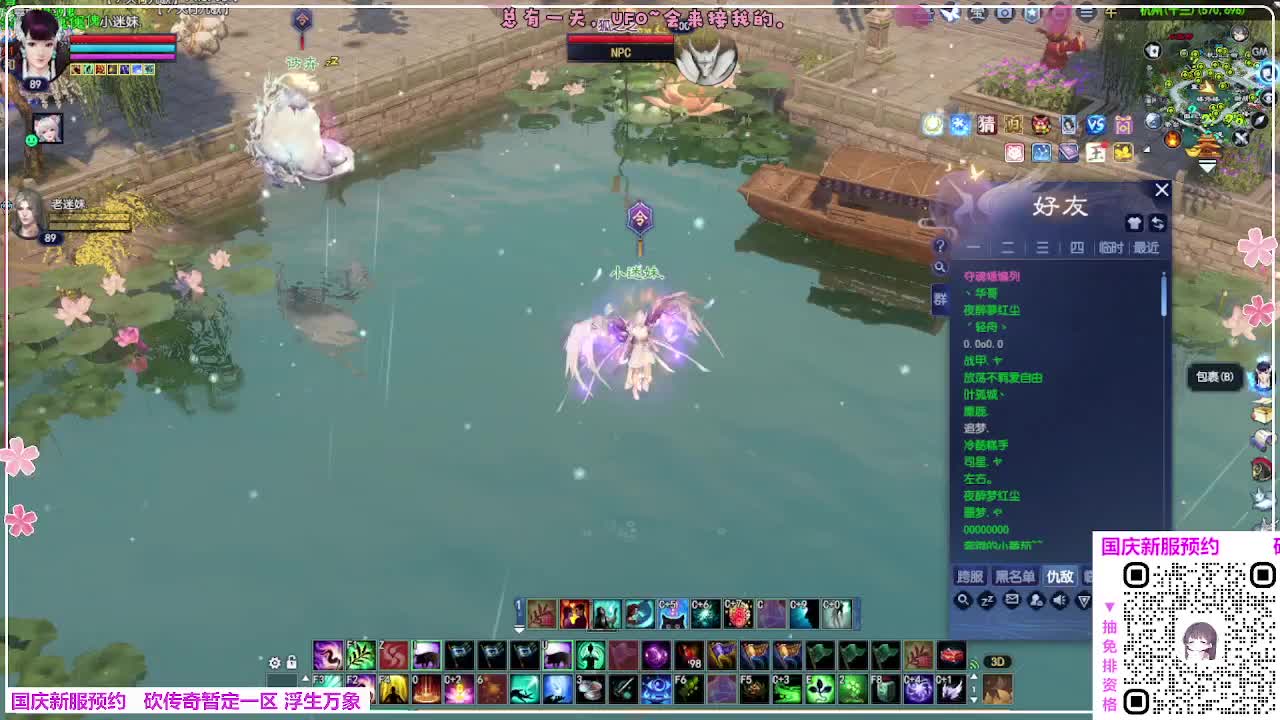Image resolution: width=1280 pixels, height=720 pixels.
Task: Toggle the speaker mute icon in friend panel
Action: click(x=1060, y=600)
